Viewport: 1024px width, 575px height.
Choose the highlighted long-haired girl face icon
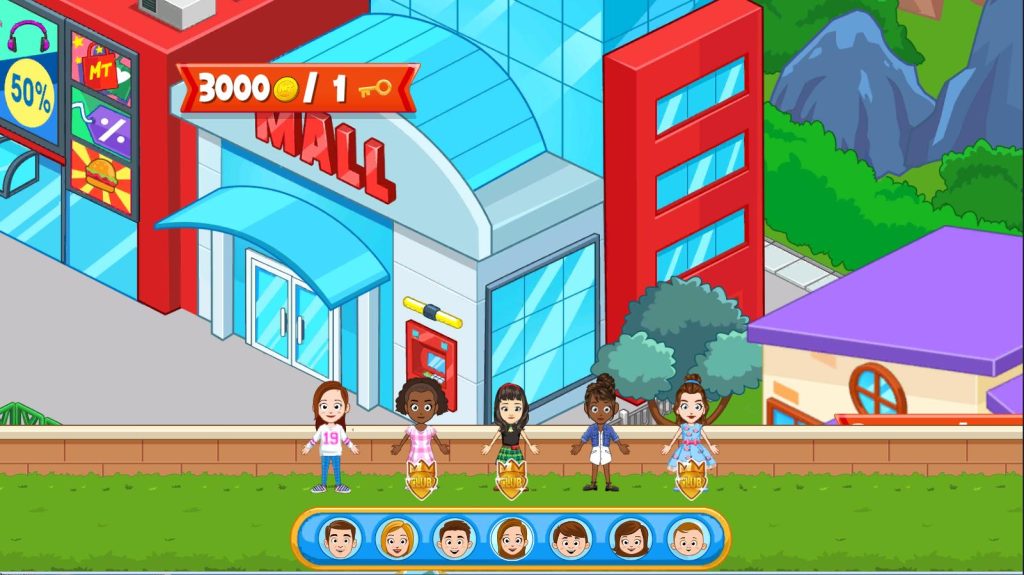point(512,539)
